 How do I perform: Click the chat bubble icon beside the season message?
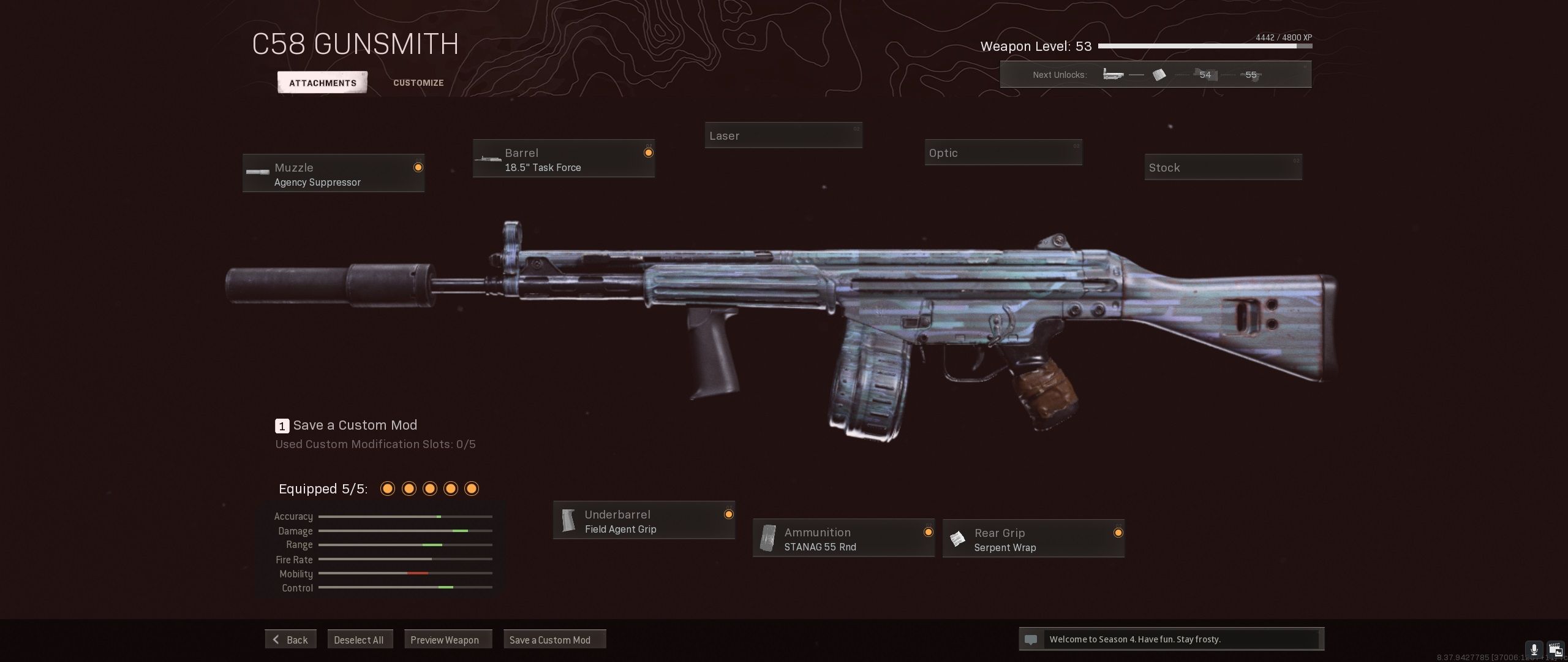tap(1032, 639)
